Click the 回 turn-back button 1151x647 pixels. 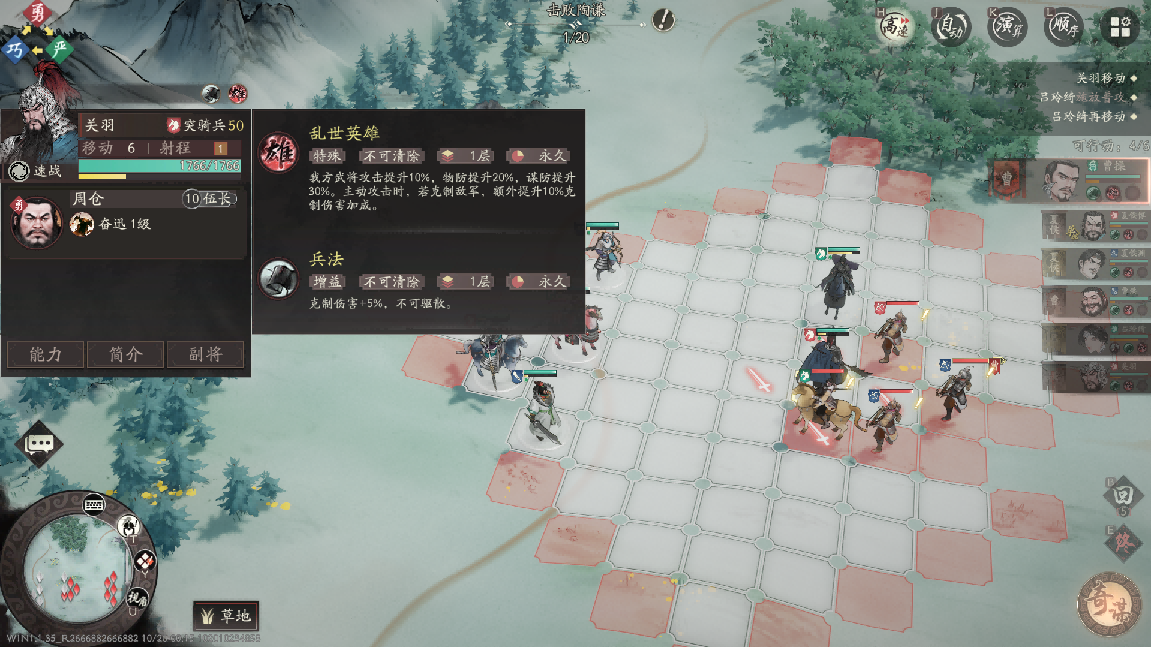[1124, 495]
